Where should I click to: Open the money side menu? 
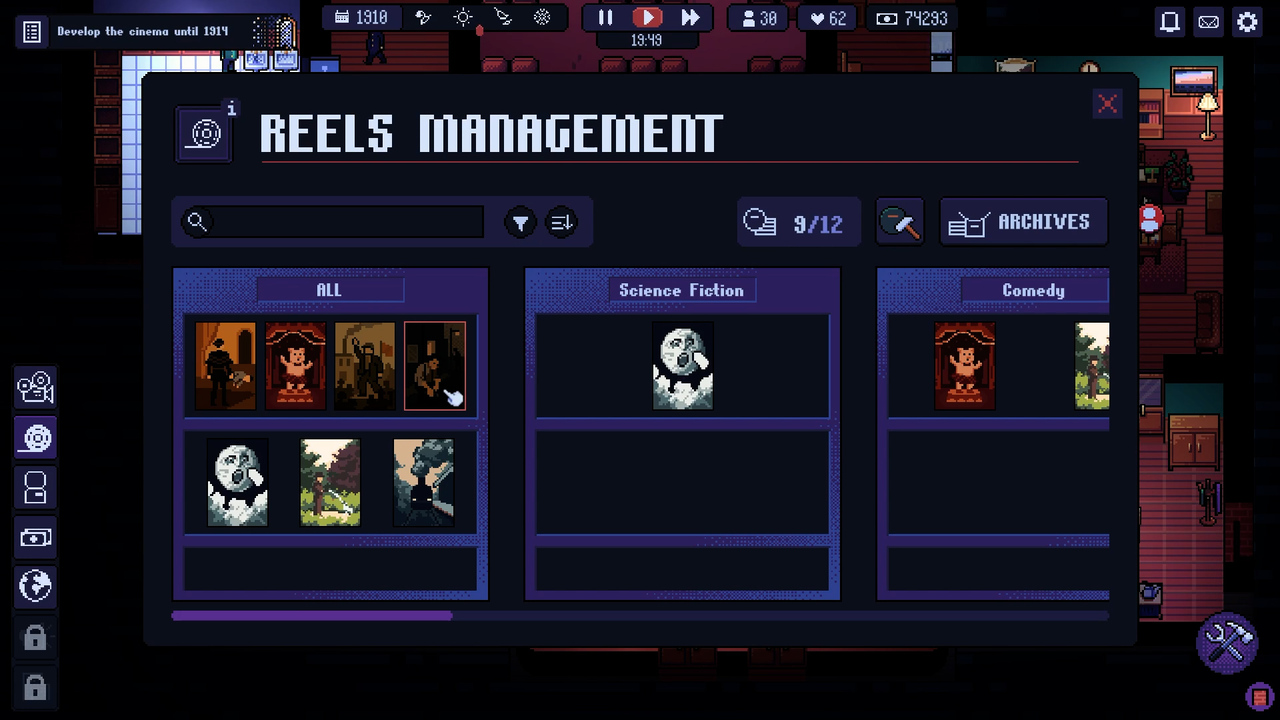click(x=35, y=537)
